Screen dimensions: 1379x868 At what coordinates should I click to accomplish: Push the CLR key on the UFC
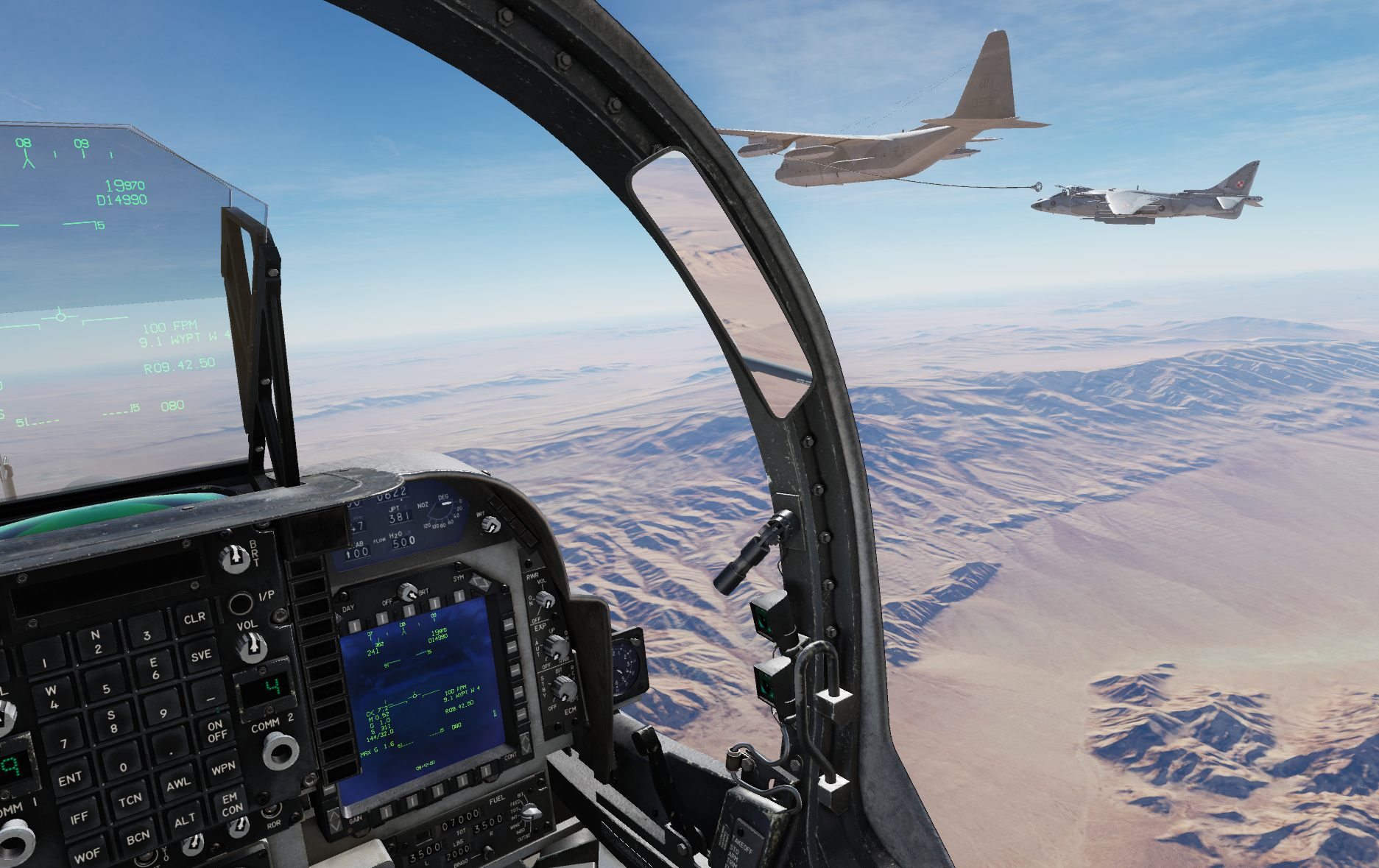coord(194,618)
